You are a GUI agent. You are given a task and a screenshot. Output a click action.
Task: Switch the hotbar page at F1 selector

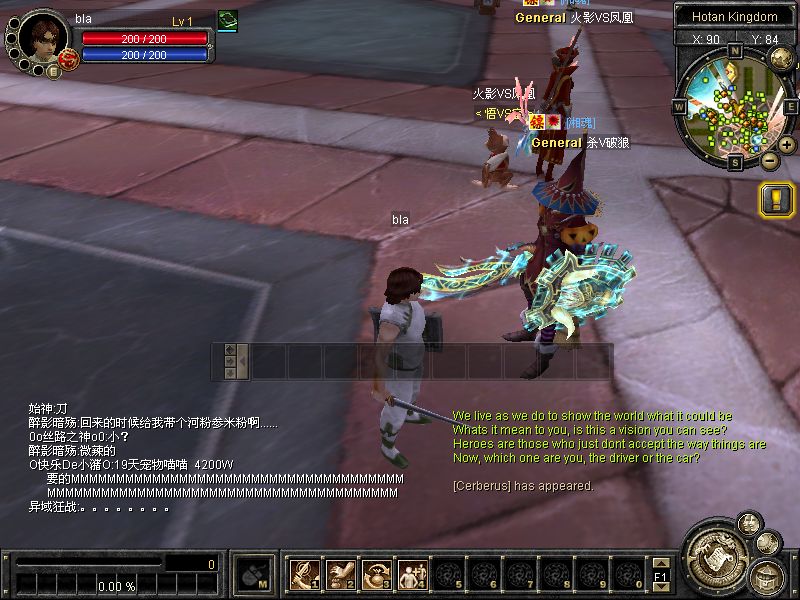pos(661,575)
